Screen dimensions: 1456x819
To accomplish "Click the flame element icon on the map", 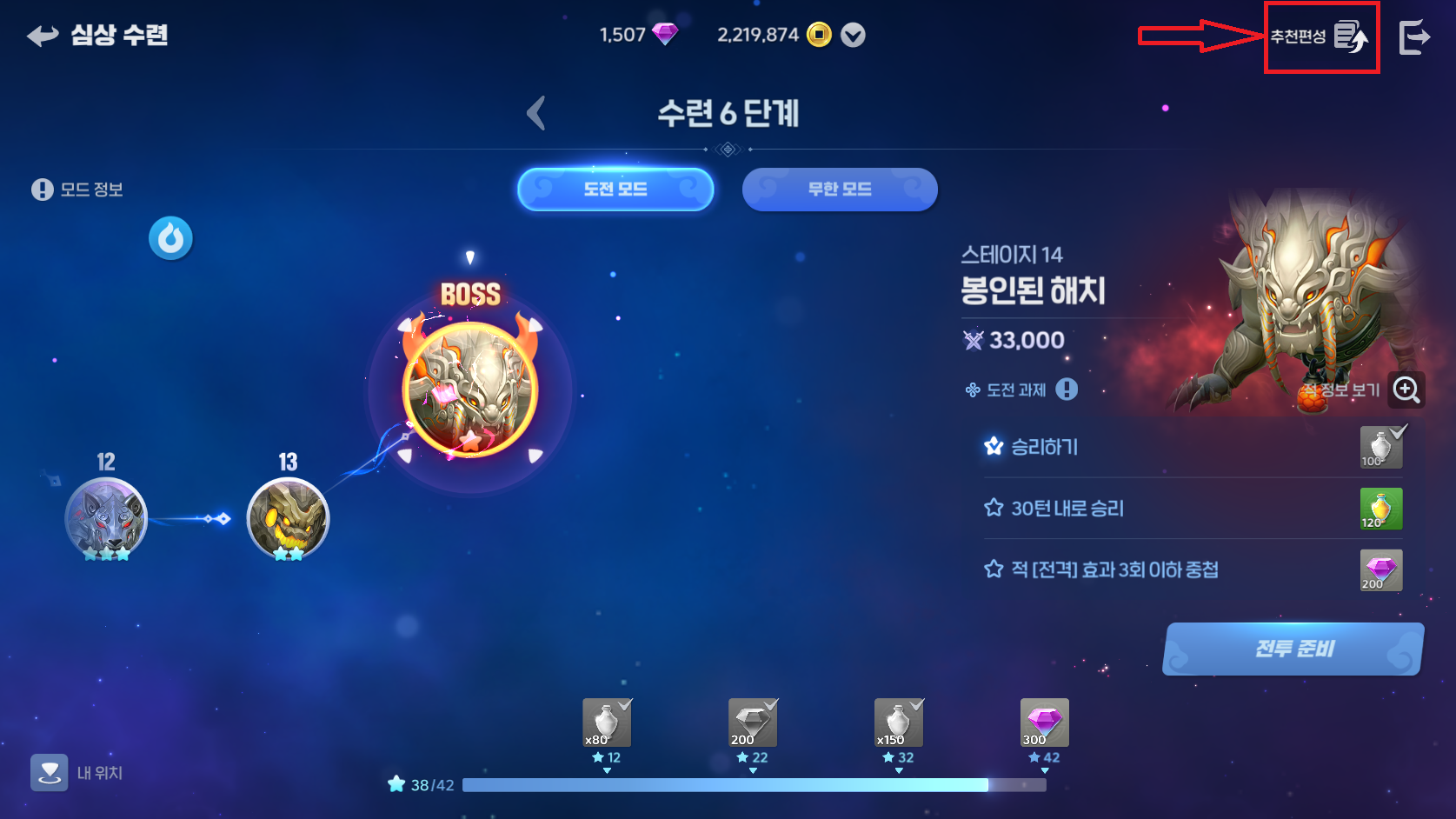I will 170,238.
